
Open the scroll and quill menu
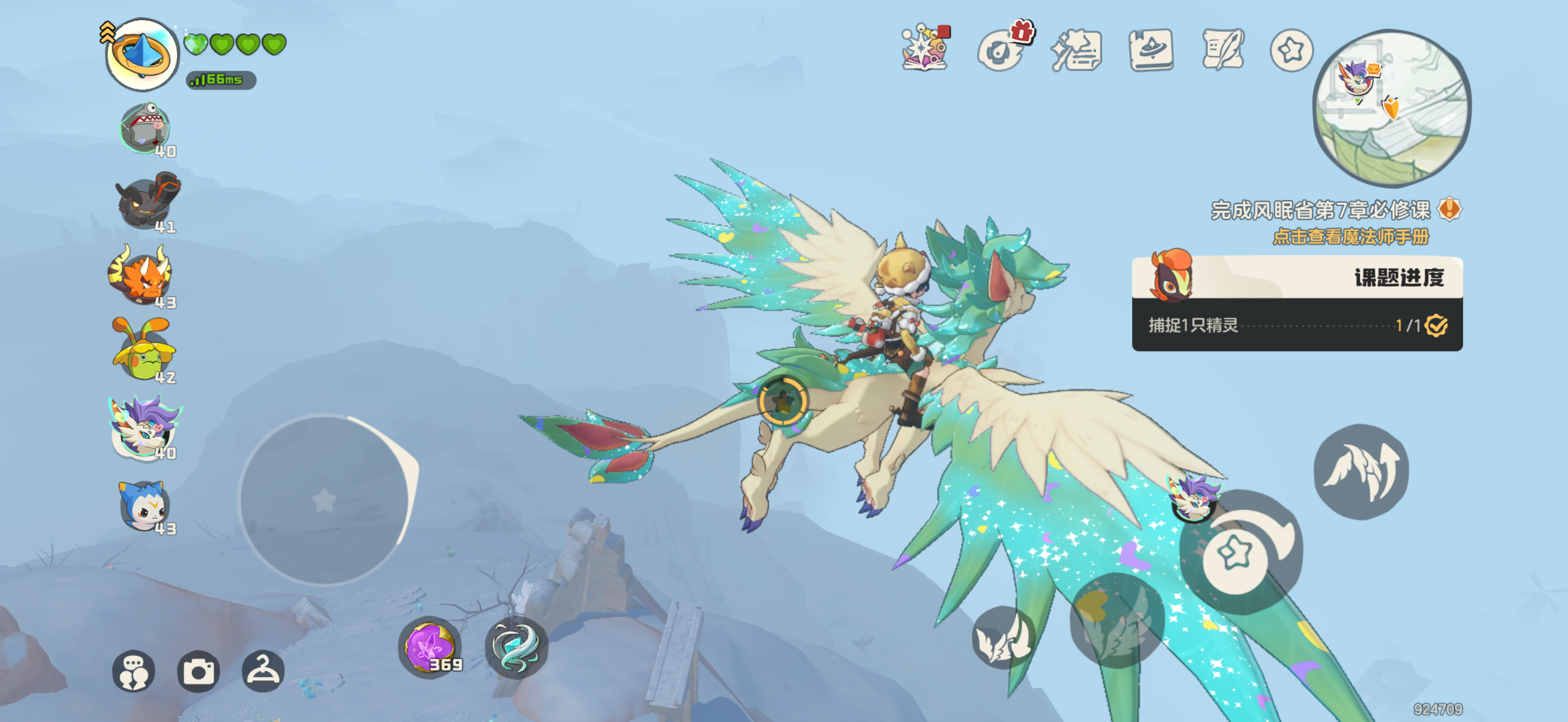pos(1222,49)
